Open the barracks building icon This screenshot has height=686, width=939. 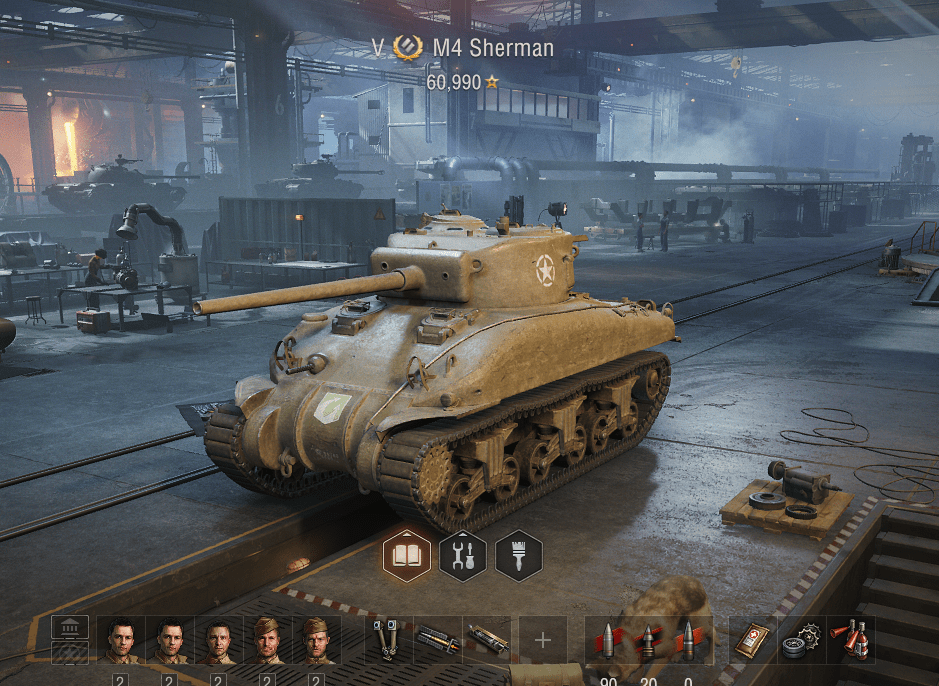point(70,628)
